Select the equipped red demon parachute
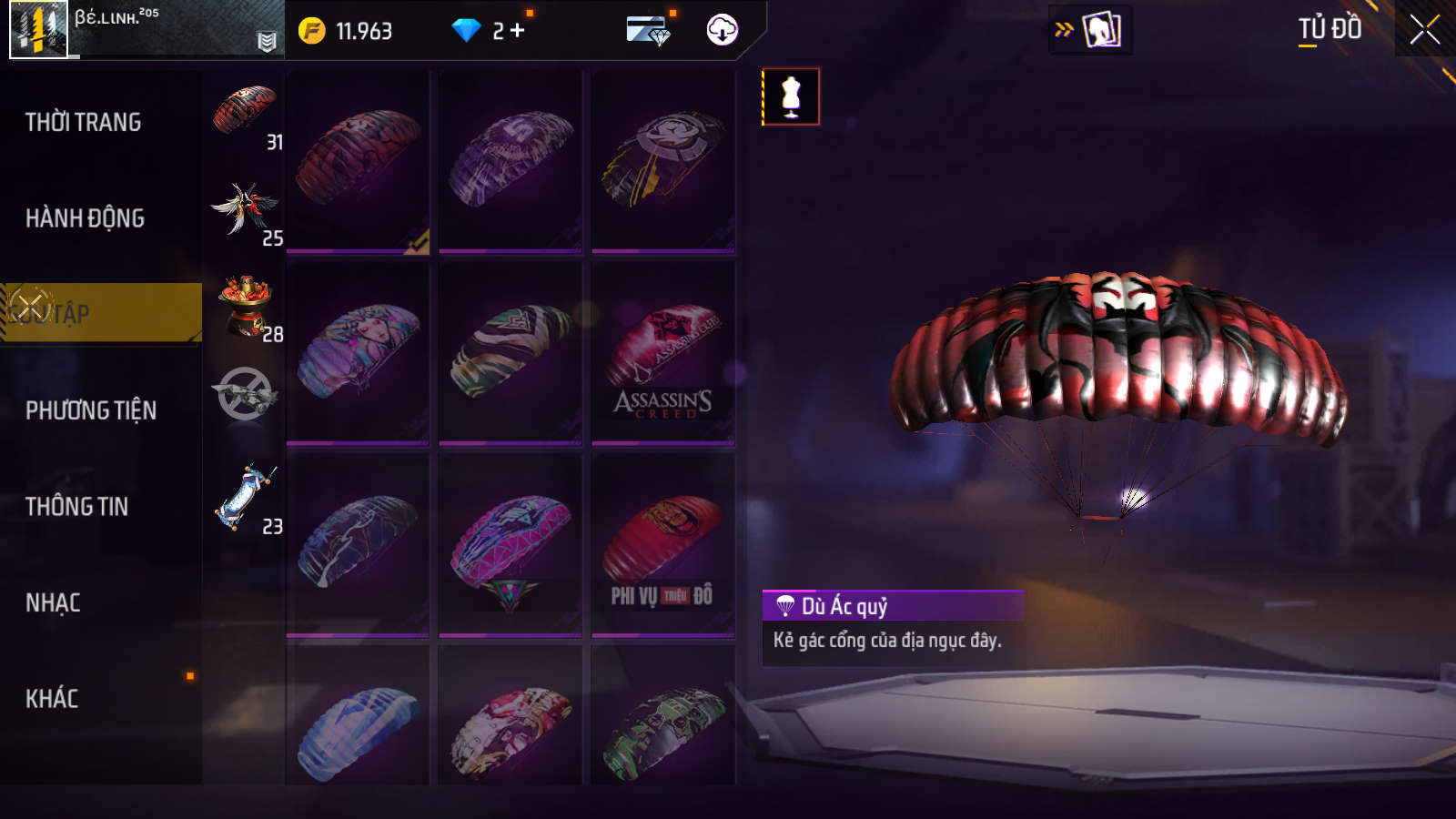Image resolution: width=1456 pixels, height=819 pixels. click(358, 161)
